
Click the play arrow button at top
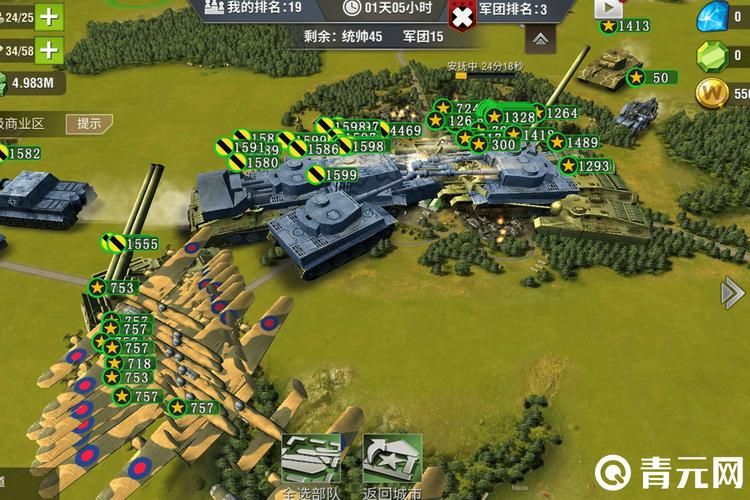pyautogui.click(x=608, y=8)
